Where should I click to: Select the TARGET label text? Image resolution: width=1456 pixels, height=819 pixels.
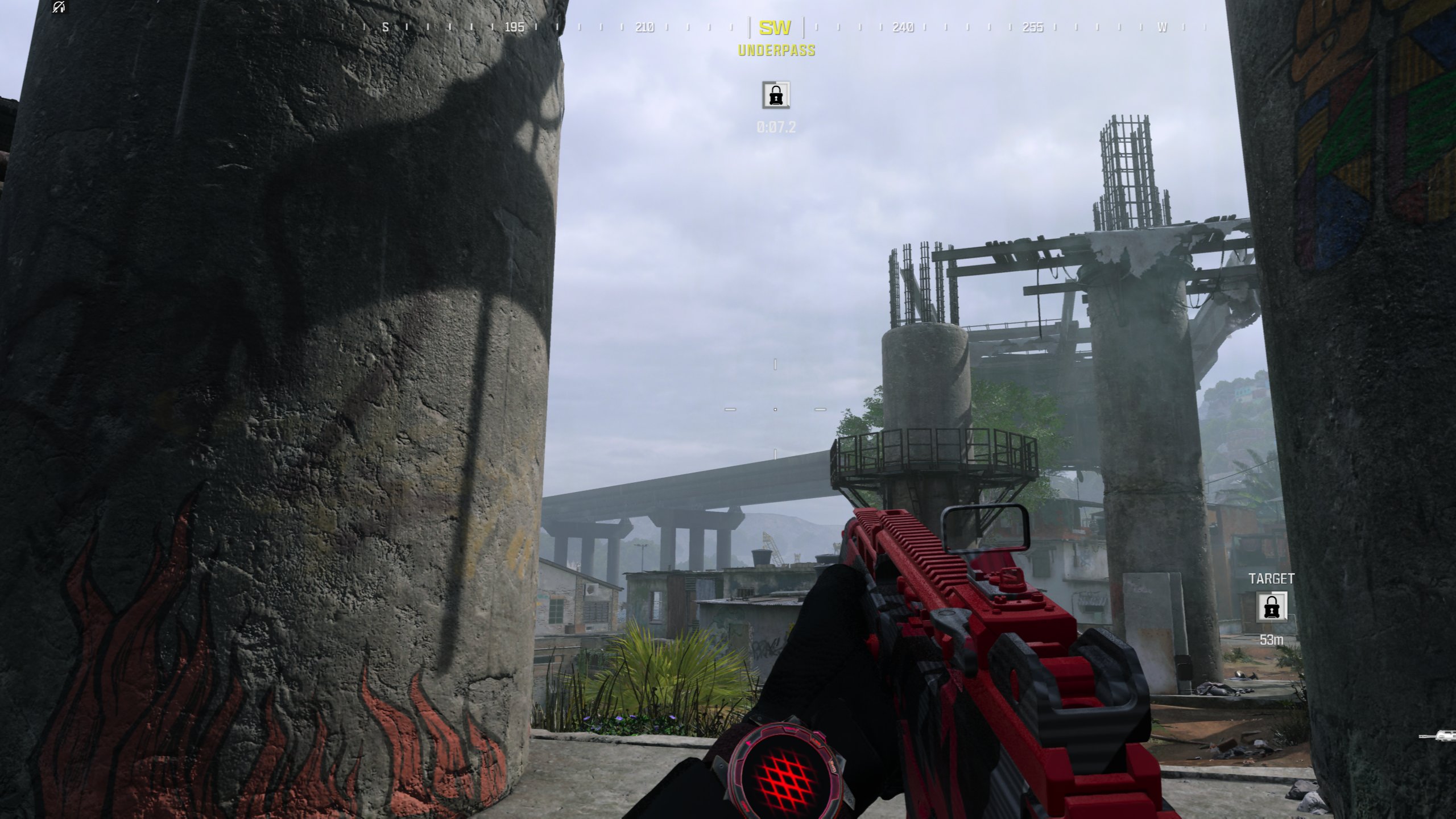1272,580
